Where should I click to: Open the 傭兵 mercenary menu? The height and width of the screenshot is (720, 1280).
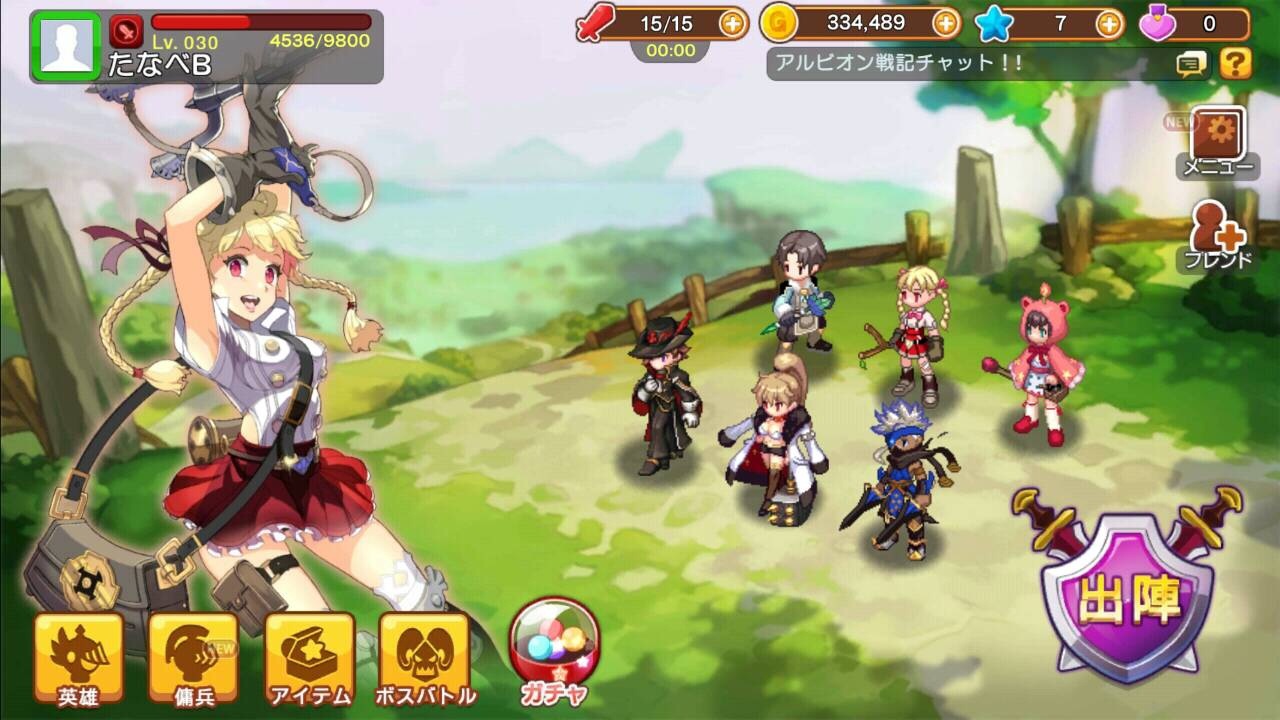pos(193,658)
